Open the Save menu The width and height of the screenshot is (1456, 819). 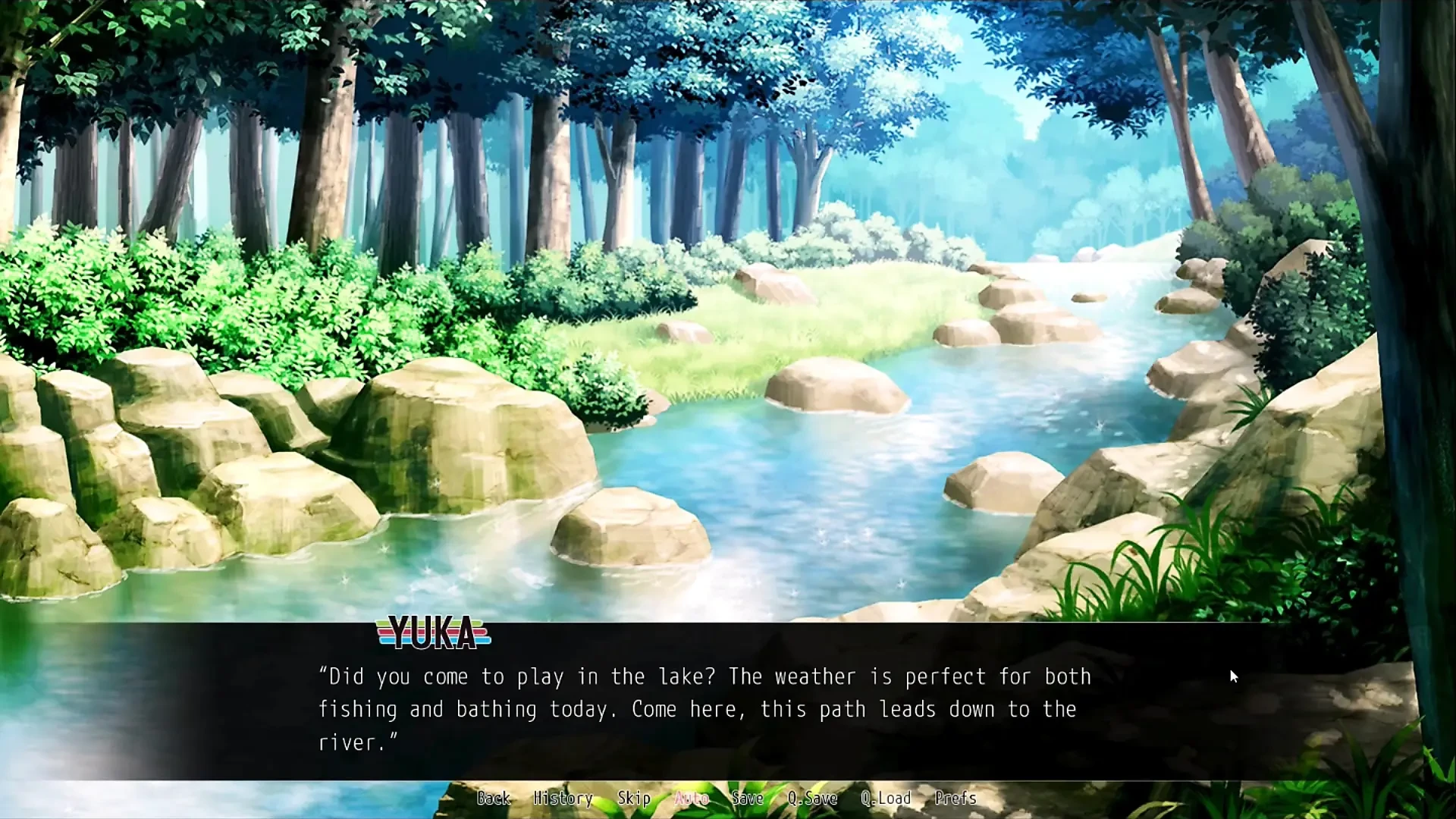pyautogui.click(x=747, y=798)
